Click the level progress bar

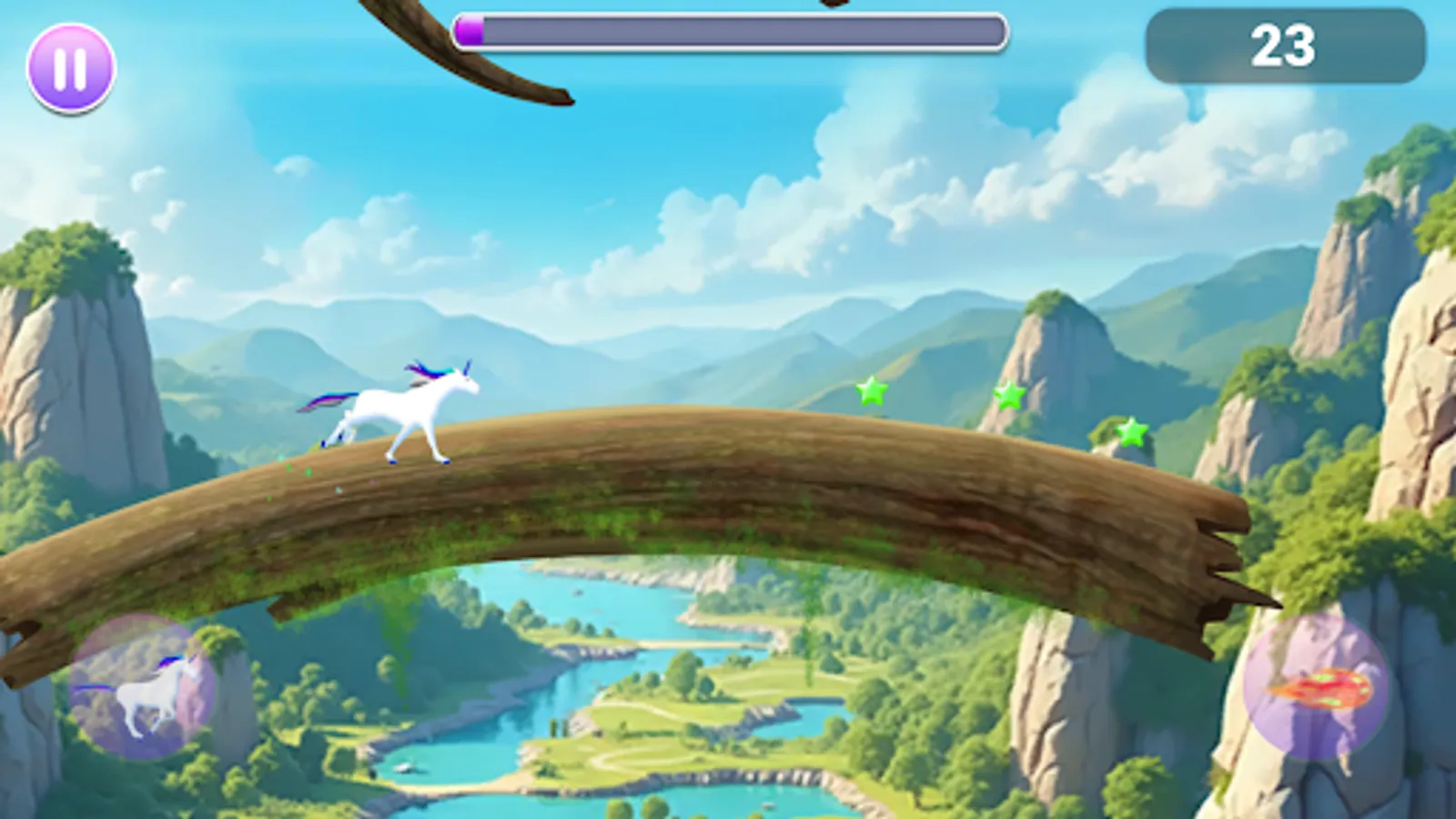coord(728,29)
